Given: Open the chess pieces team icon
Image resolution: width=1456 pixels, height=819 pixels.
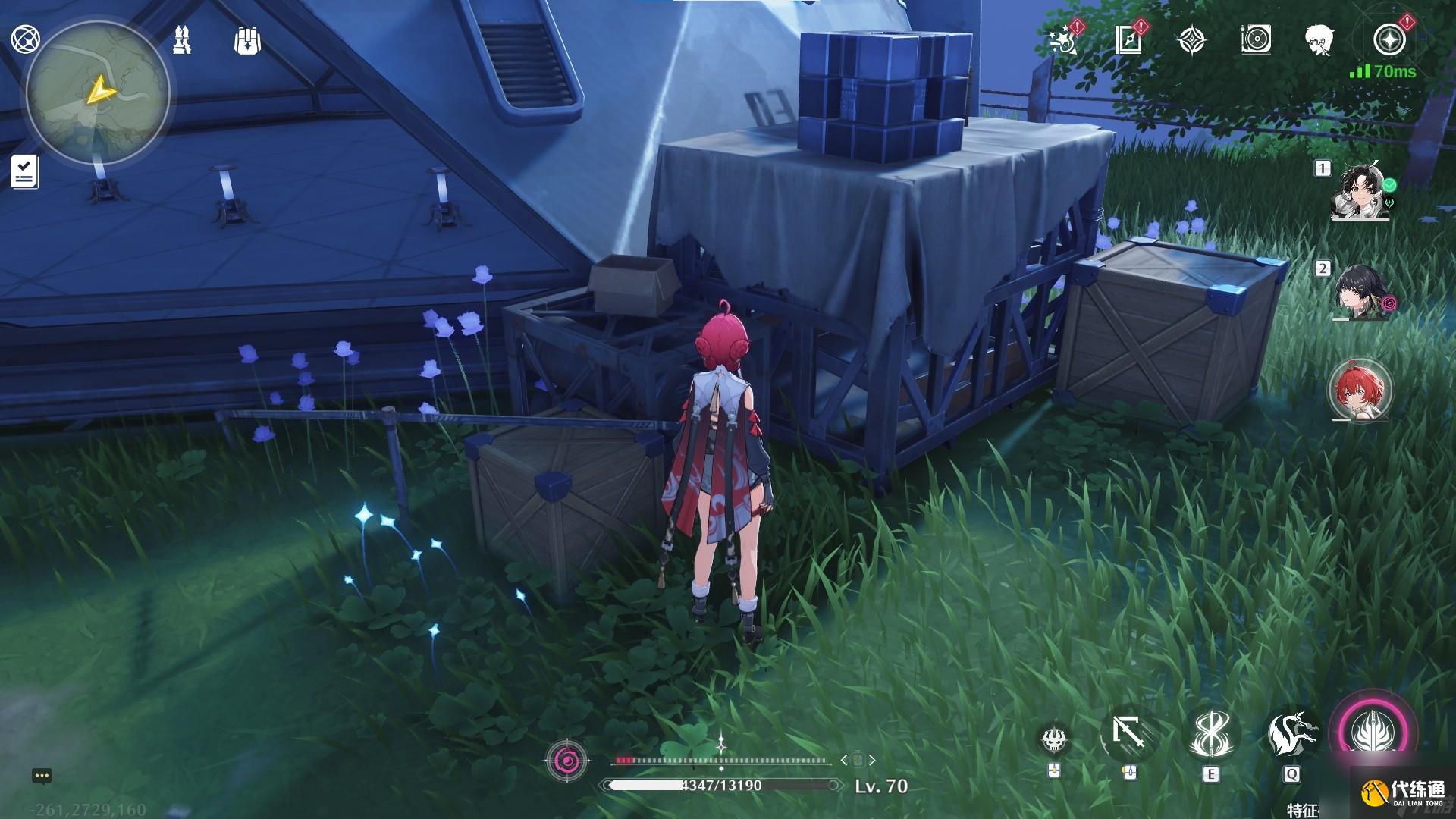Looking at the screenshot, I should (x=182, y=40).
